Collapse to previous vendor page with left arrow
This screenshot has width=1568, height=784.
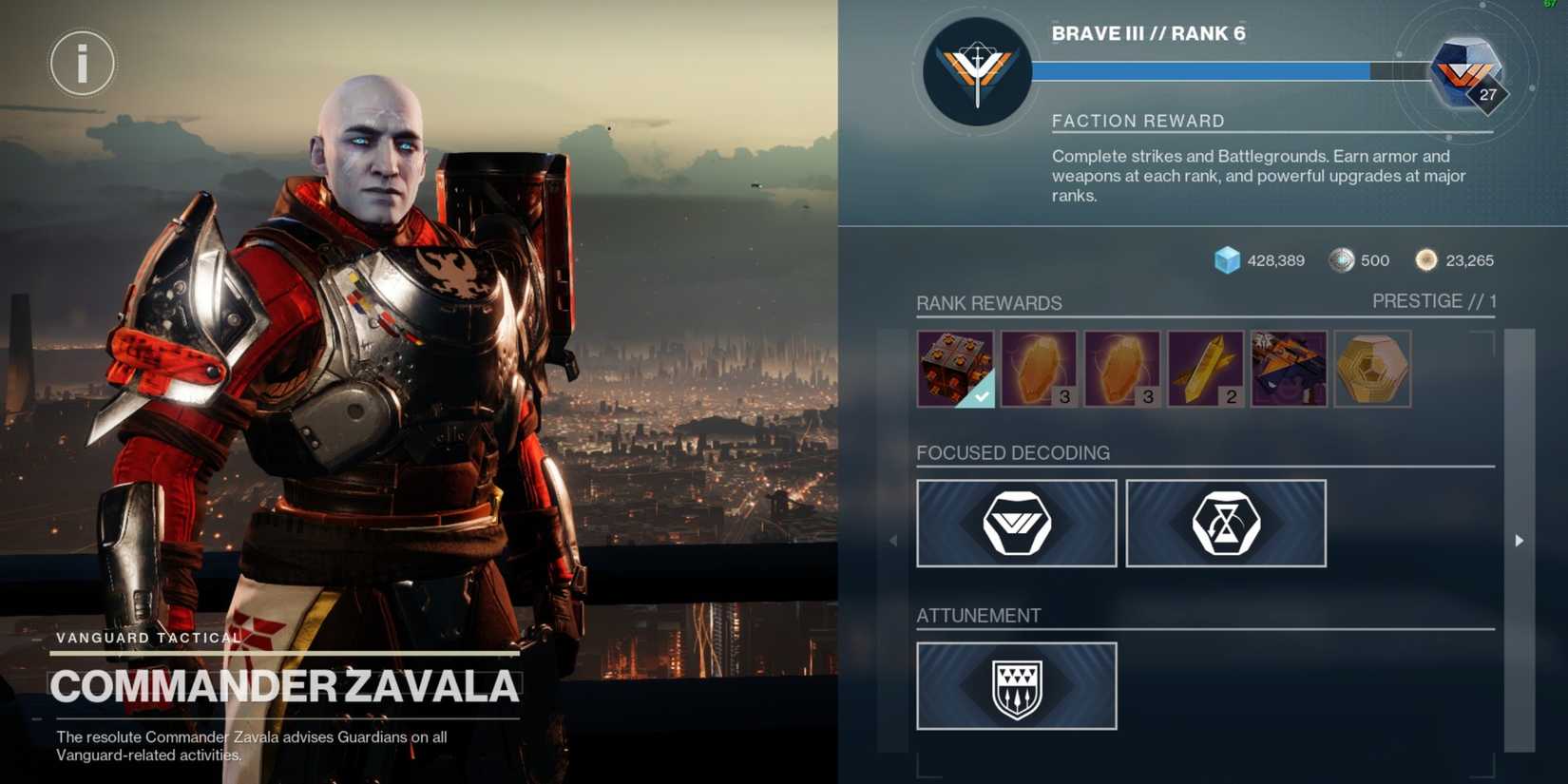click(894, 540)
